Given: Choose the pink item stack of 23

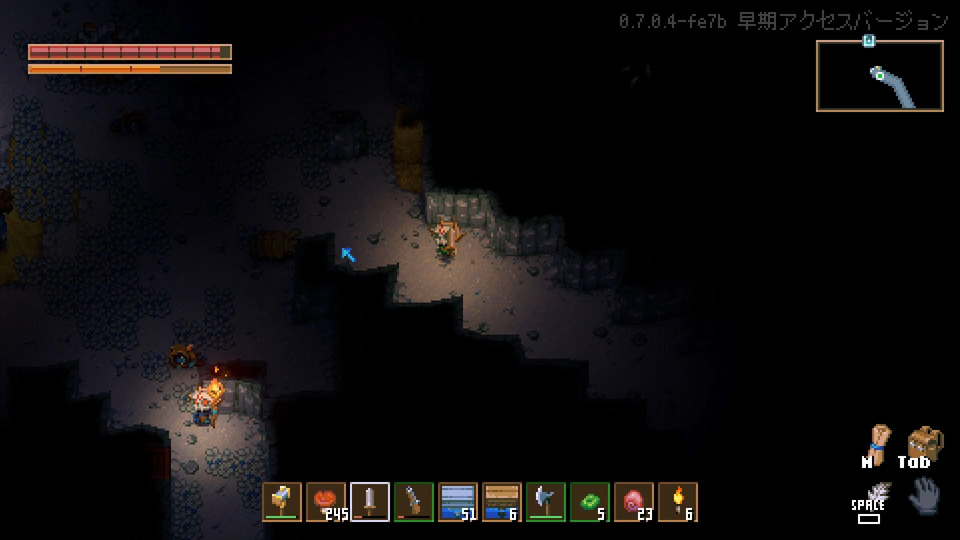Looking at the screenshot, I should point(634,502).
